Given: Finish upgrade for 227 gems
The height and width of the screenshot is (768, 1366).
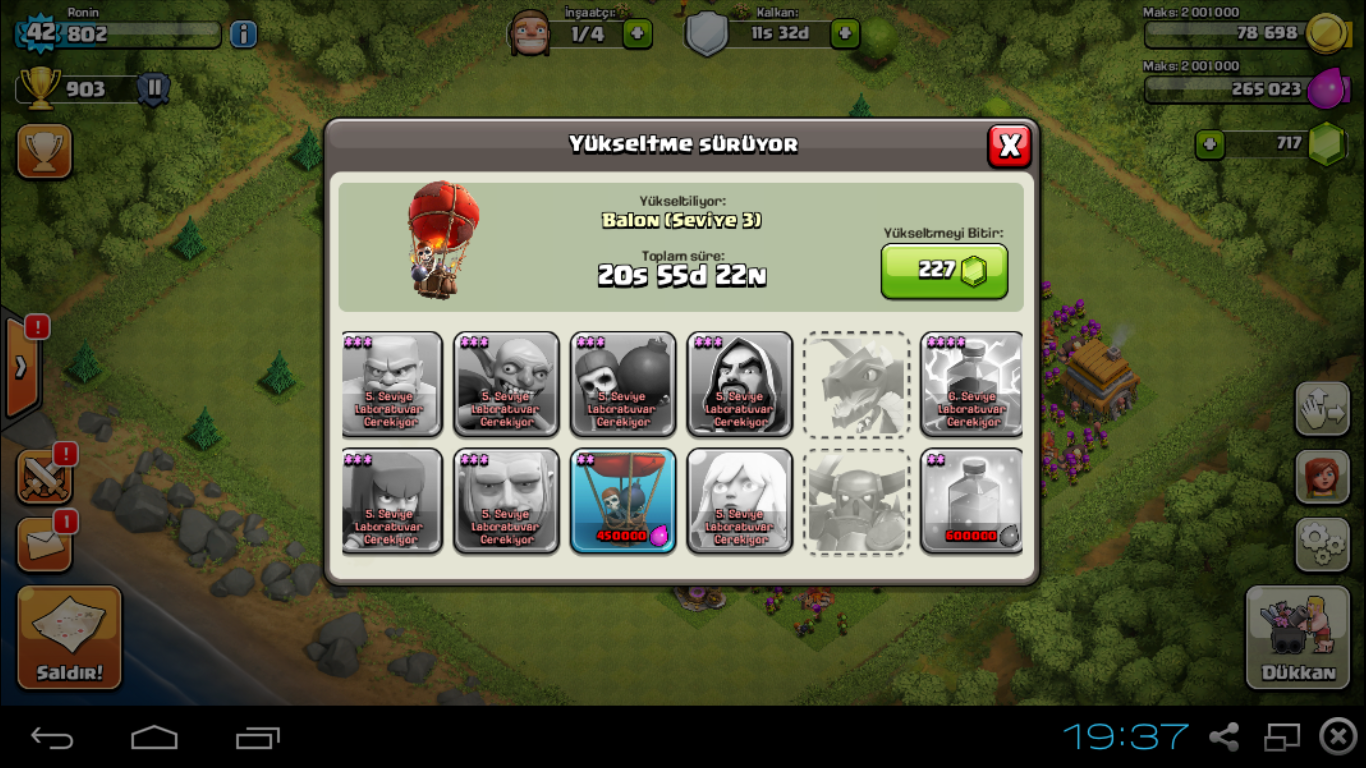Looking at the screenshot, I should (943, 271).
